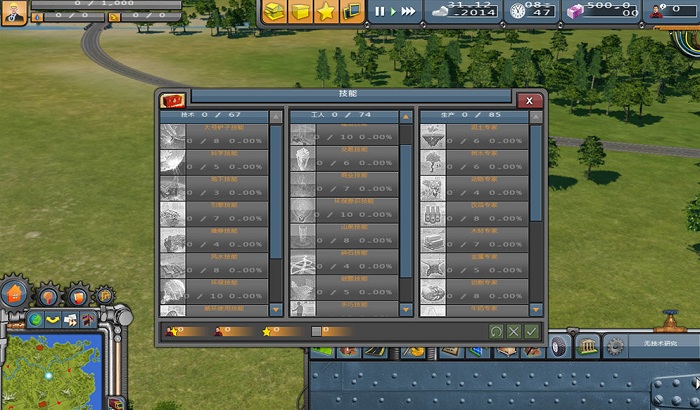700x410 pixels.
Task: Open the gold star toolbar button
Action: 326,12
